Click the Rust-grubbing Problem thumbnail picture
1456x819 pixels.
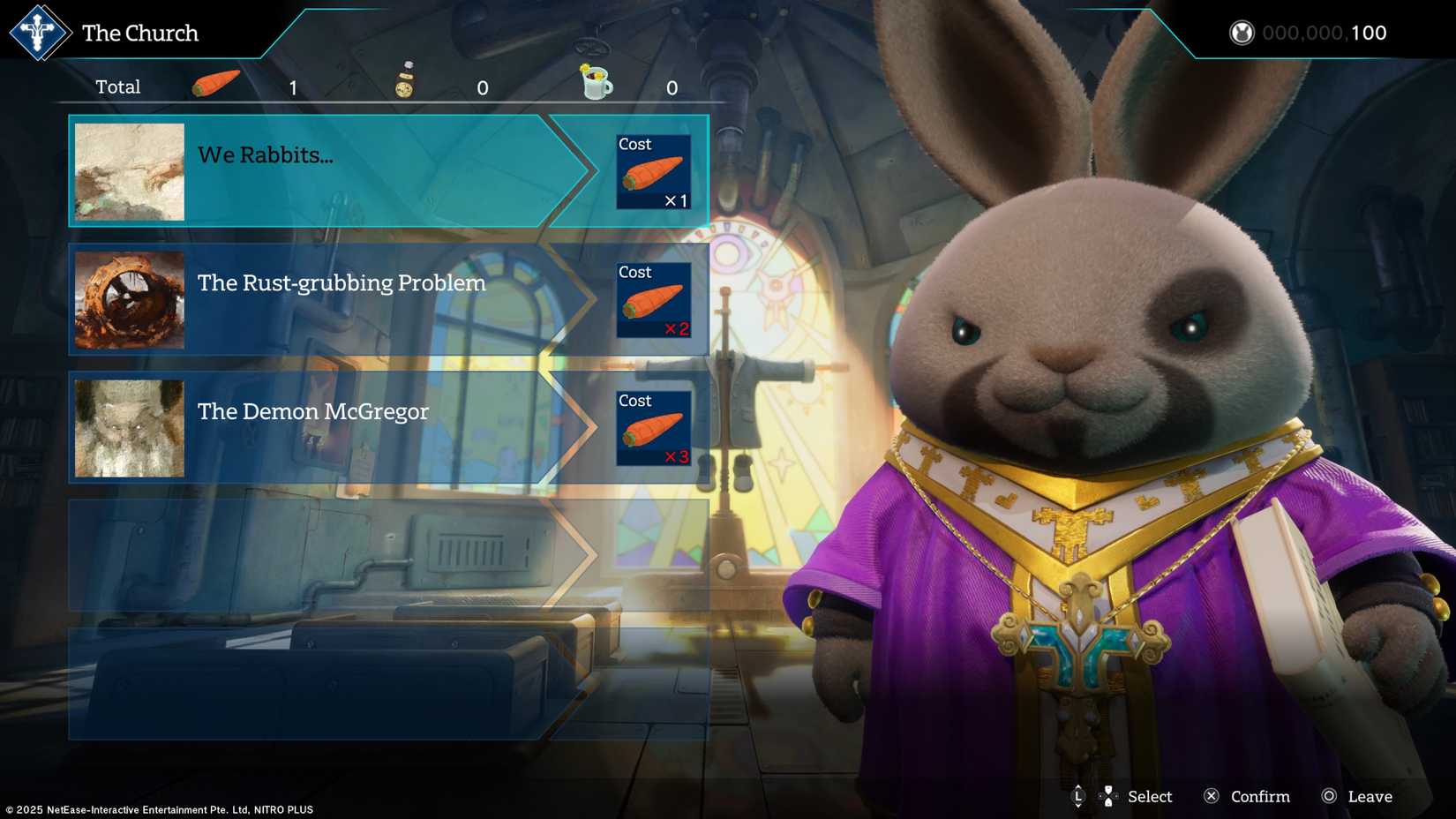coord(129,300)
